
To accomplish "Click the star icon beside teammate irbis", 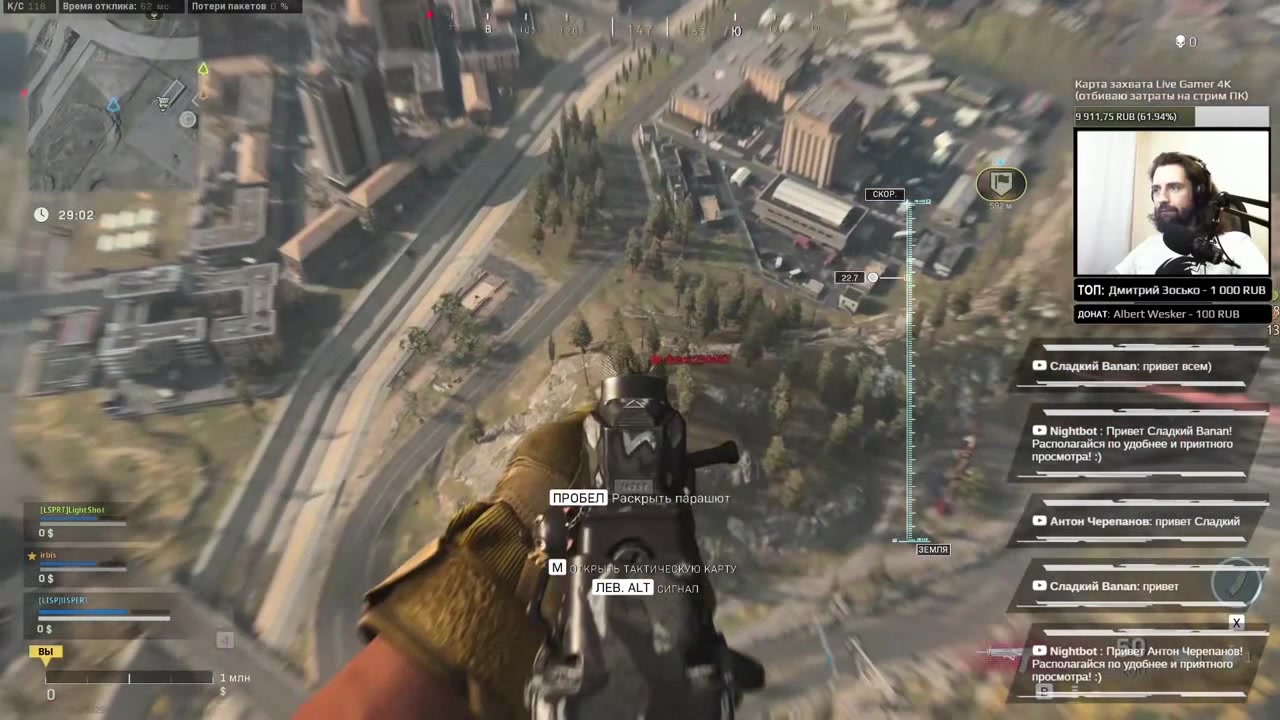I will pyautogui.click(x=32, y=555).
